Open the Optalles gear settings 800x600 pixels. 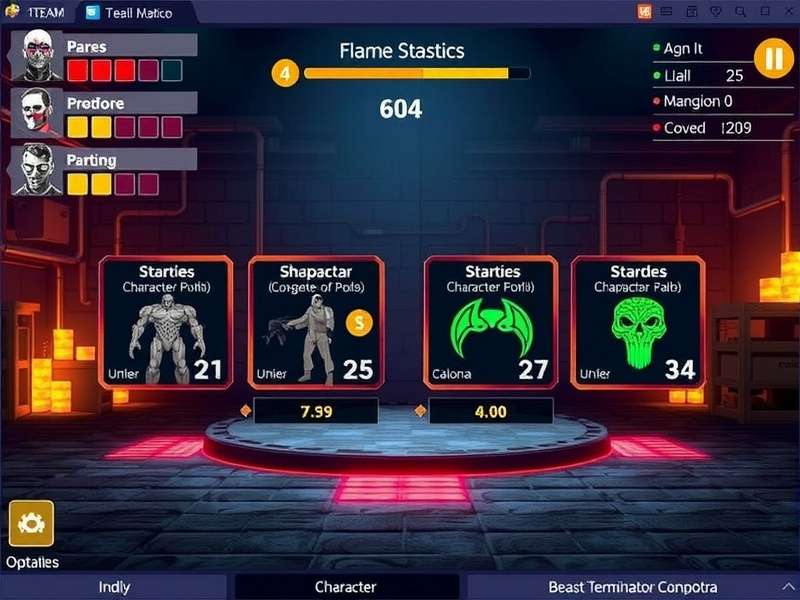tap(31, 523)
